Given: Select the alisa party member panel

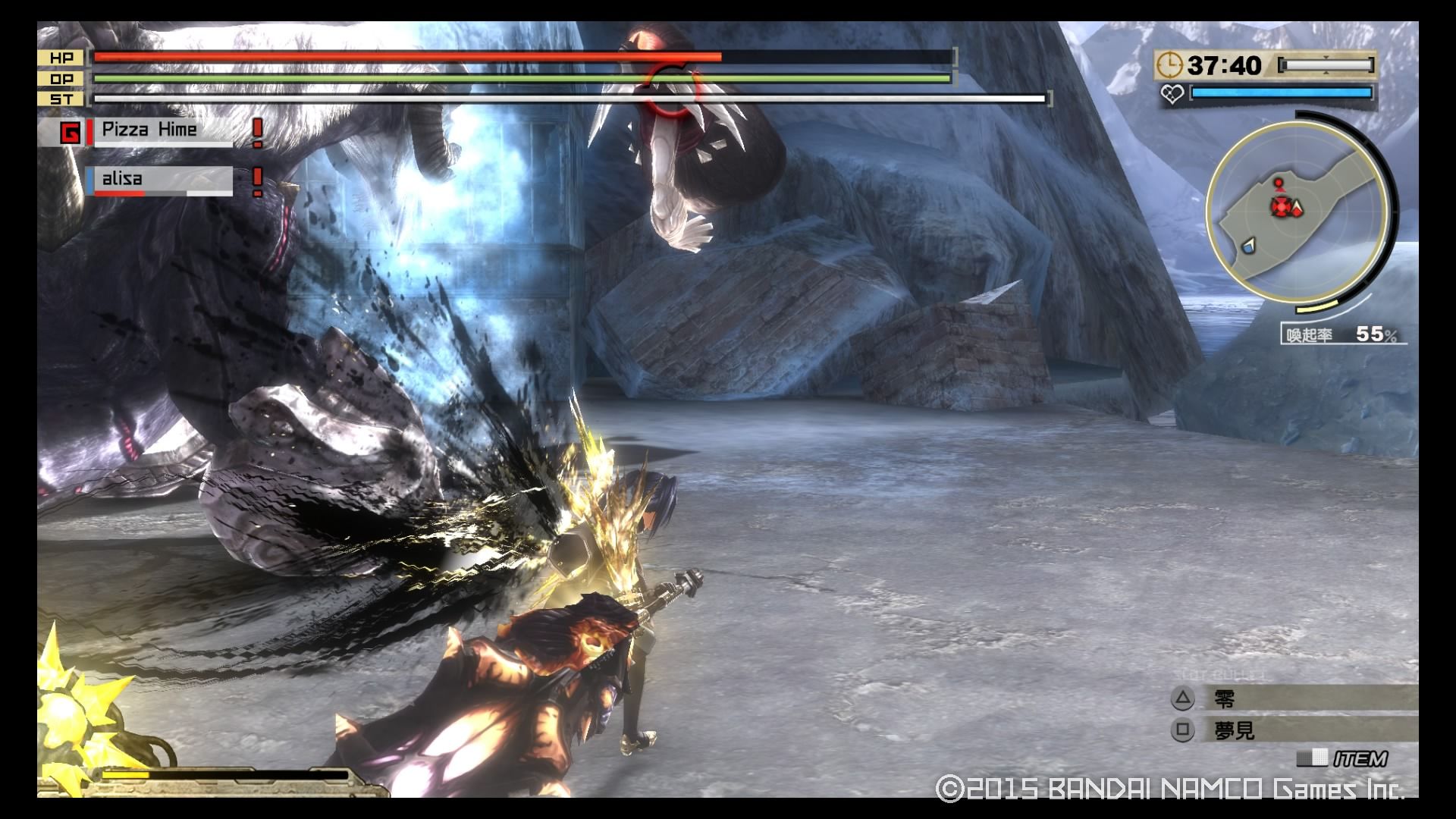Looking at the screenshot, I should coord(158,180).
